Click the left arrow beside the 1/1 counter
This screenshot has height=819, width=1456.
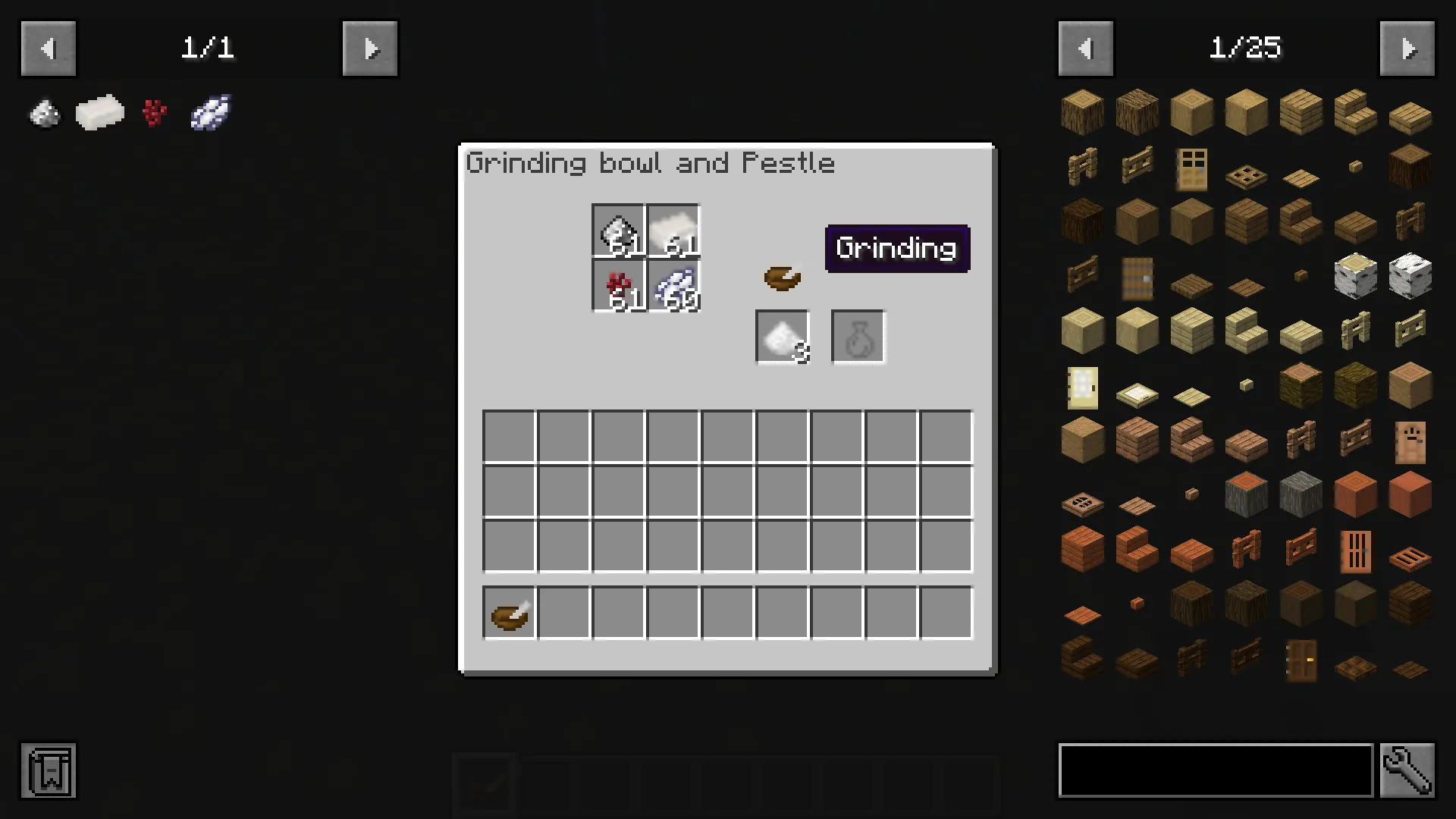pyautogui.click(x=48, y=48)
